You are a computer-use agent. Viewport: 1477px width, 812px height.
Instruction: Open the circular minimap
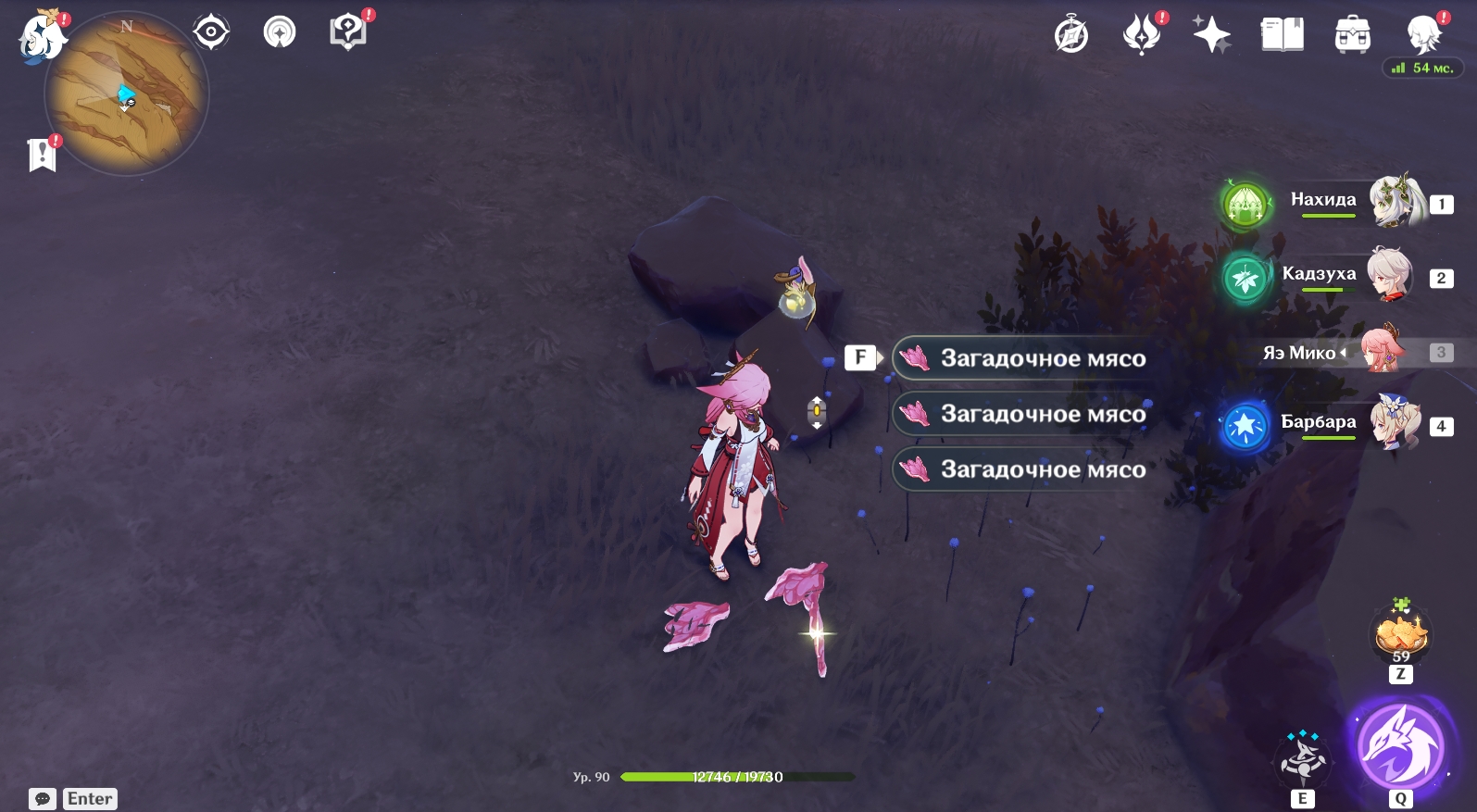127,94
